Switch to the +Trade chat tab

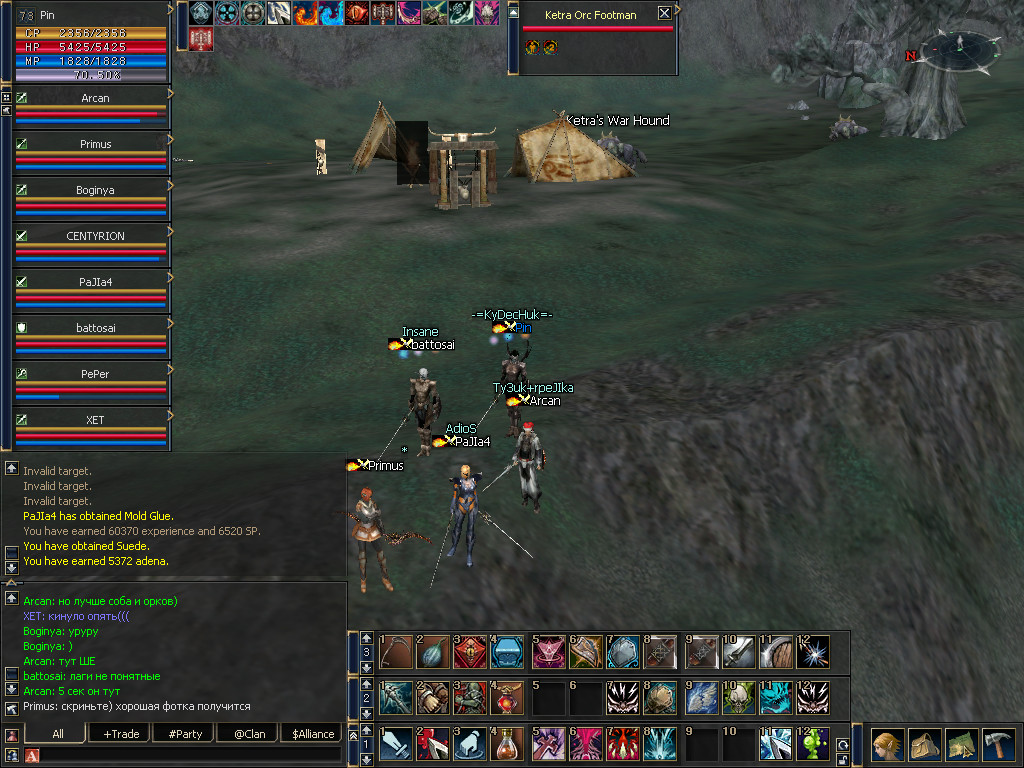click(121, 733)
